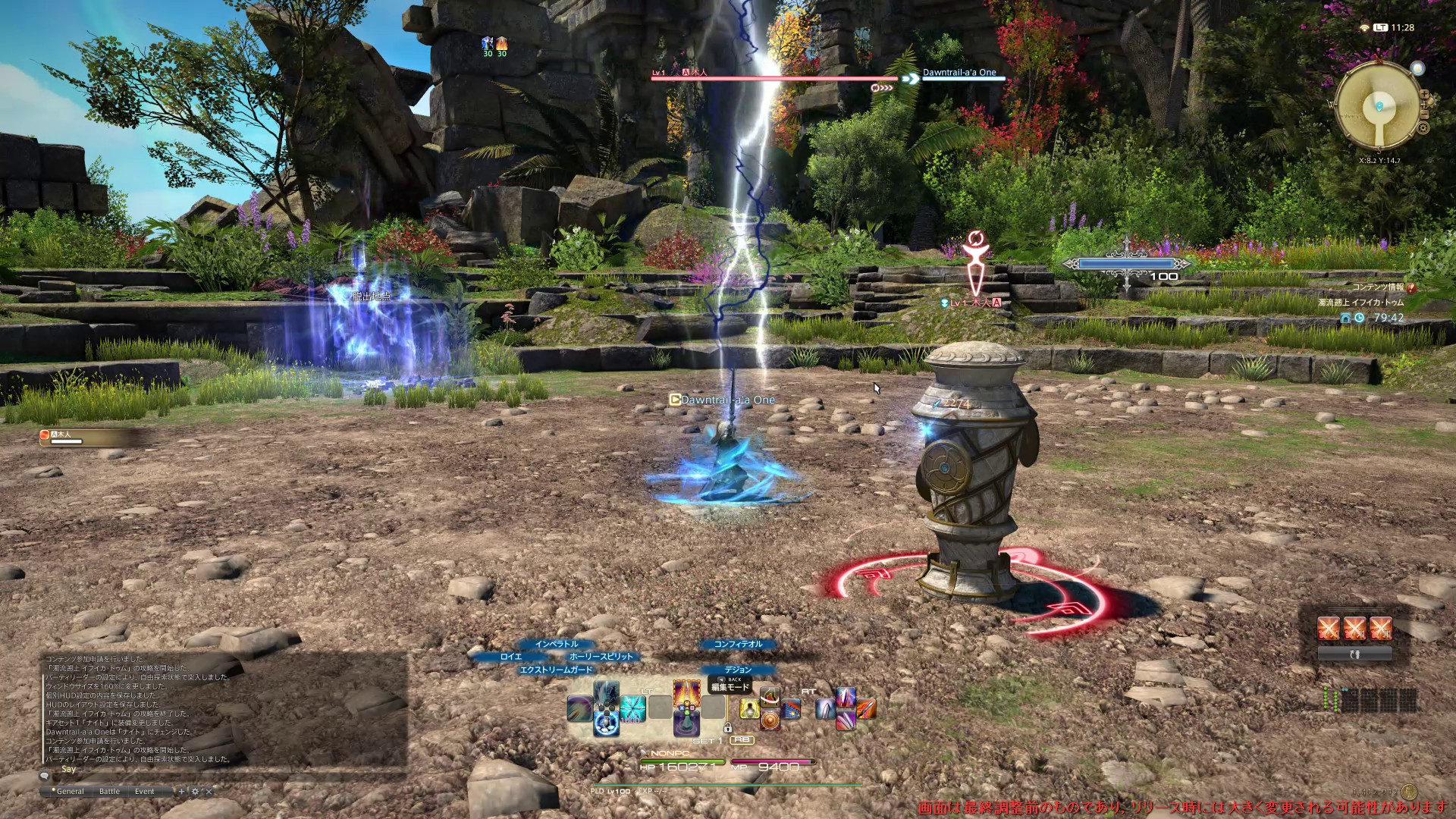Image resolution: width=1456 pixels, height=819 pixels.
Task: Open the Event chat tab
Action: (144, 791)
